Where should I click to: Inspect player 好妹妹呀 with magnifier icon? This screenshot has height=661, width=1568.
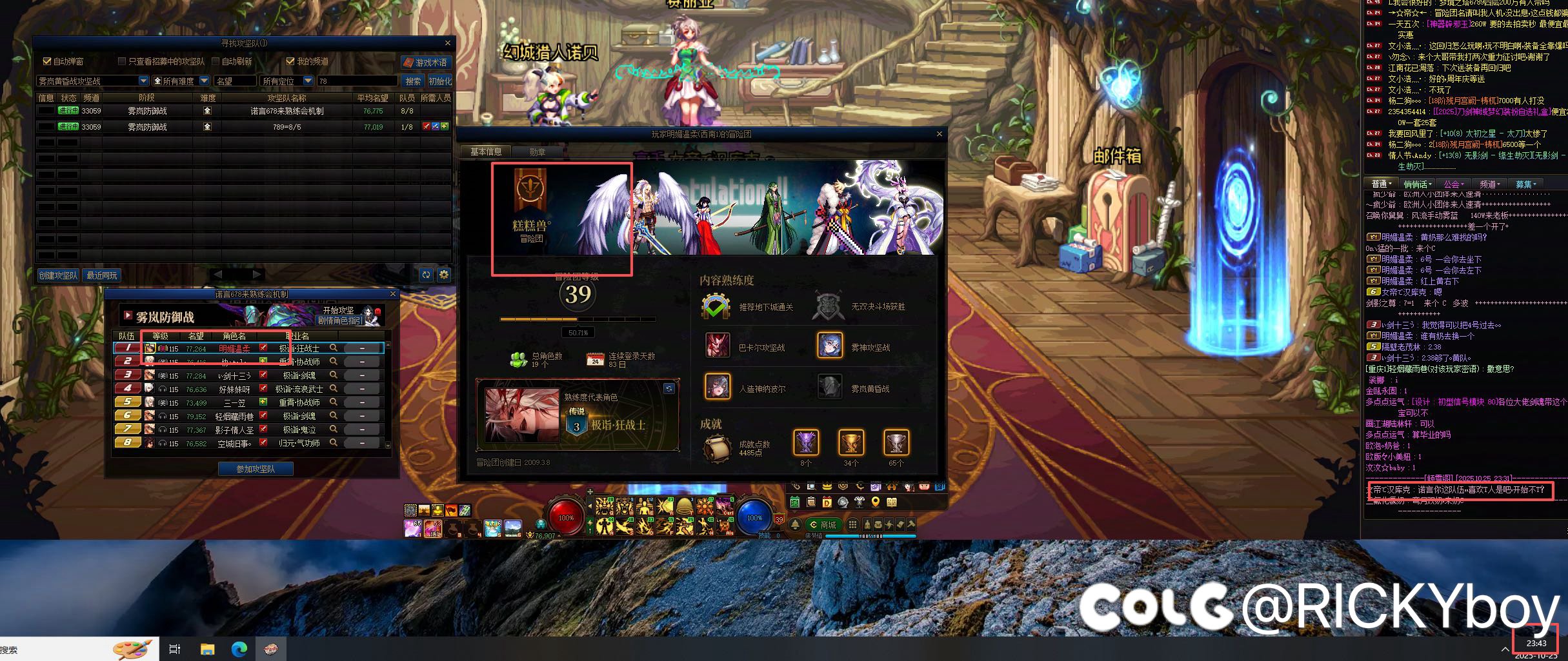334,388
